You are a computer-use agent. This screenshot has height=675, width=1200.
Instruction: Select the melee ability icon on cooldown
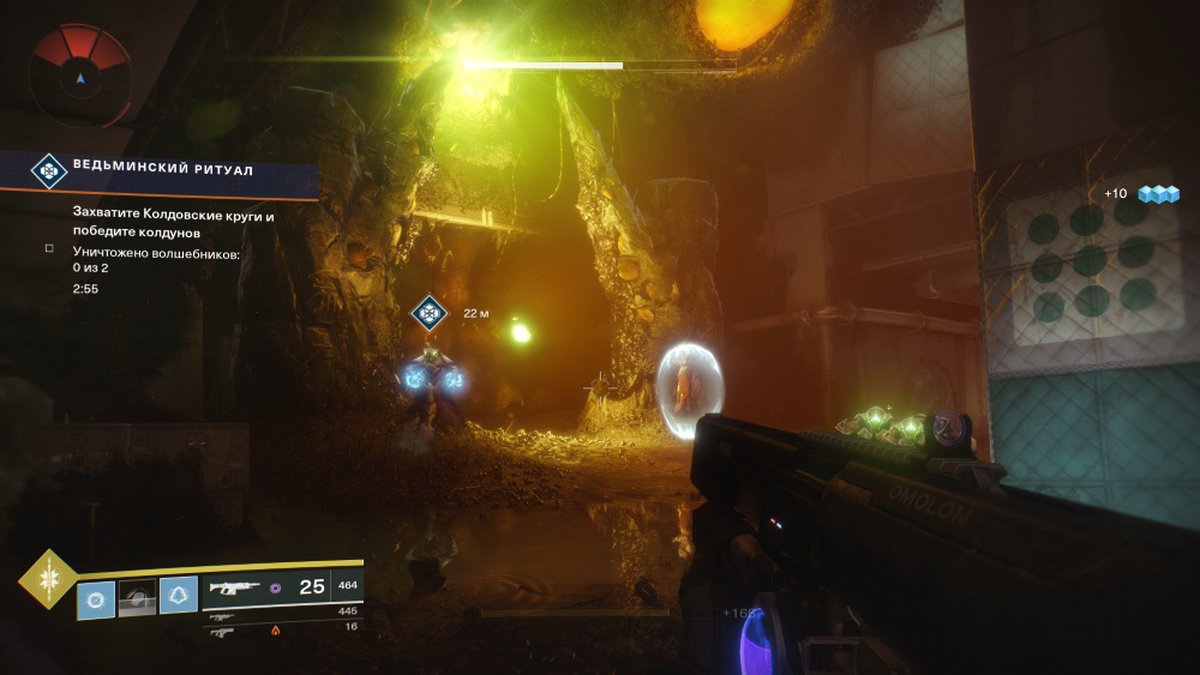(x=138, y=599)
